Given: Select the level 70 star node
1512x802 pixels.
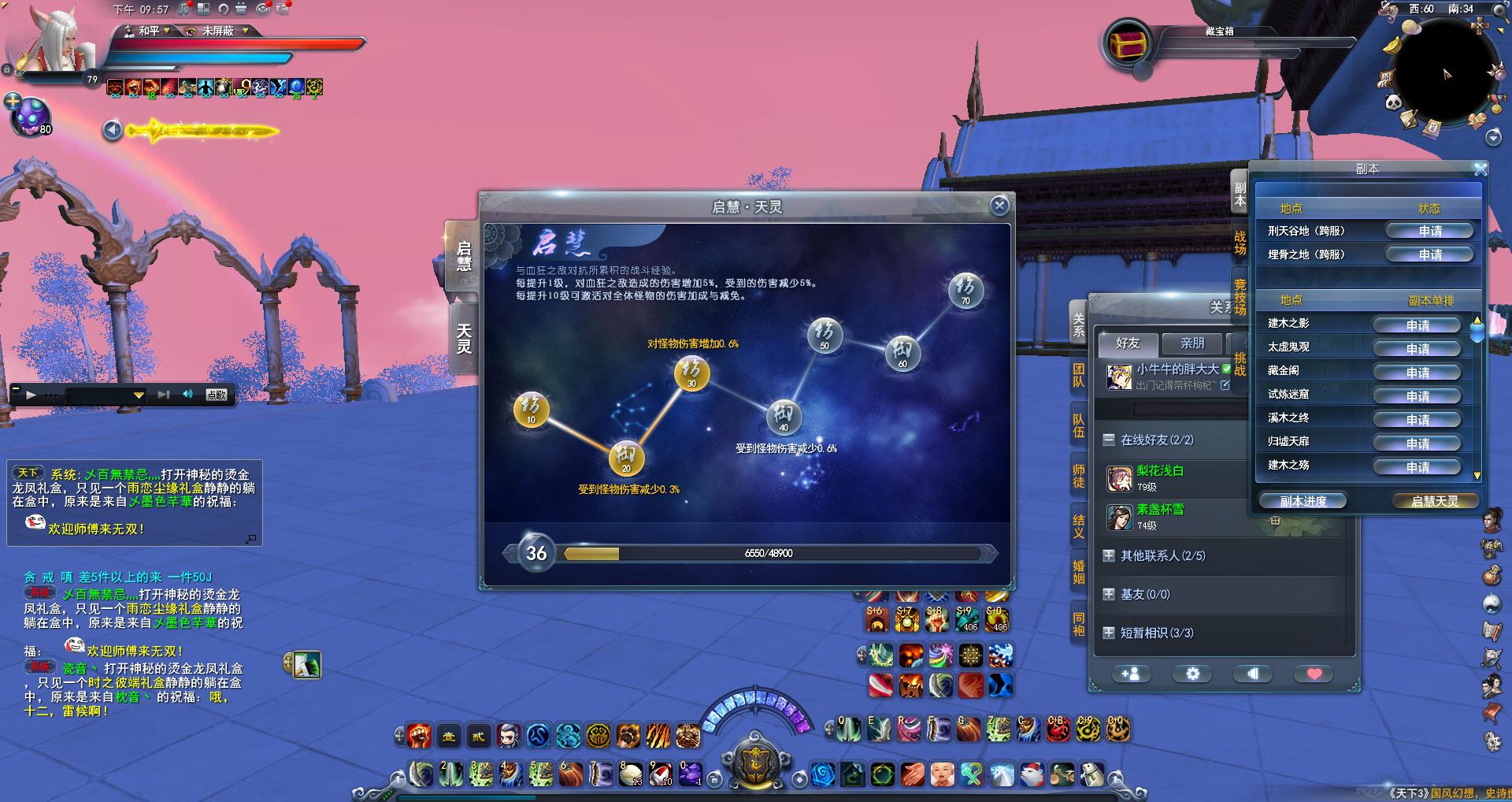Looking at the screenshot, I should pos(965,289).
